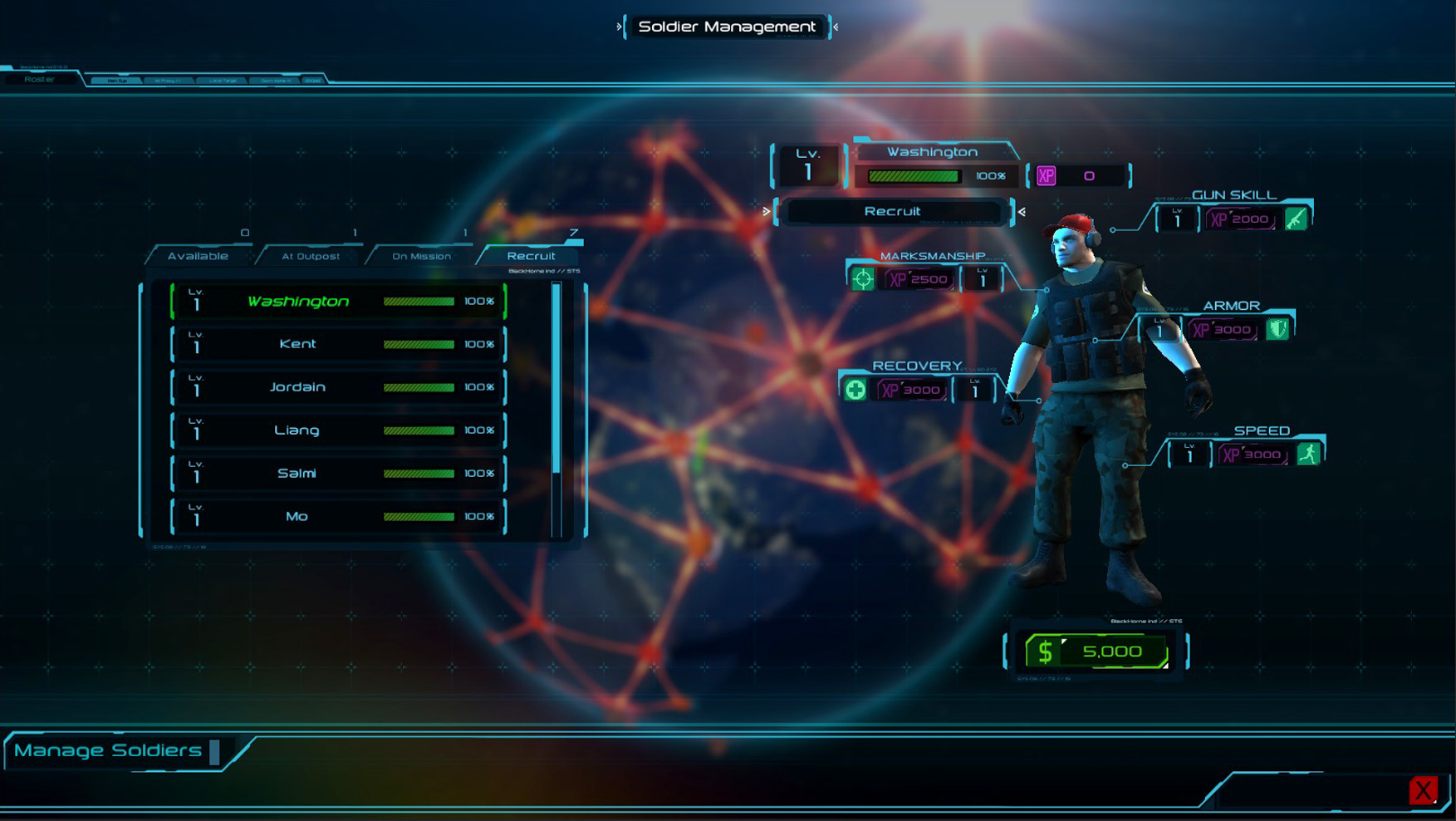Image resolution: width=1456 pixels, height=821 pixels.
Task: Click the green XP tag in Marksmanship
Action: click(x=918, y=279)
